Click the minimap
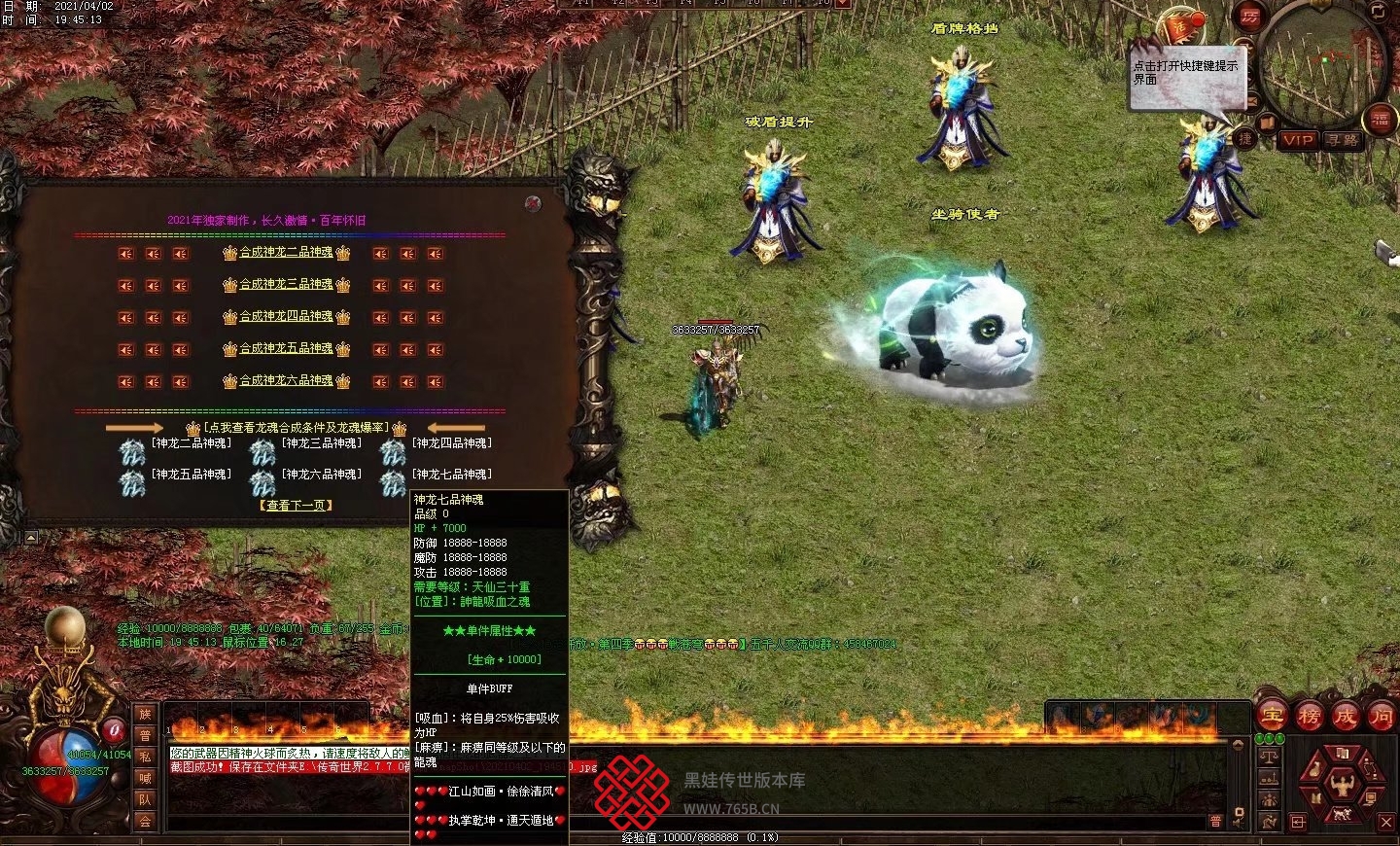The width and height of the screenshot is (1400, 846). (x=1326, y=63)
